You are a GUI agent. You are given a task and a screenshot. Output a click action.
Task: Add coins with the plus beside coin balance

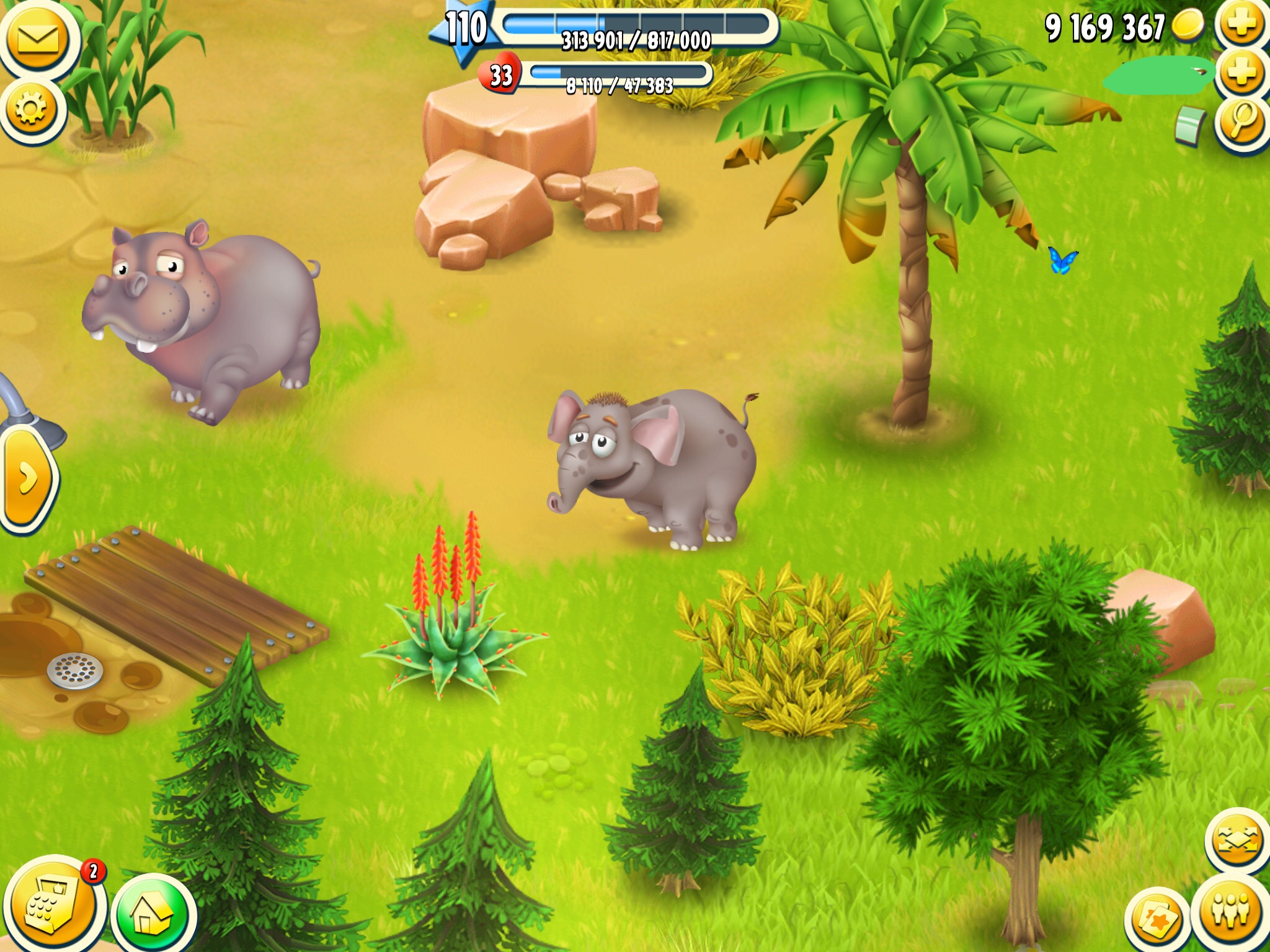coord(1241,25)
